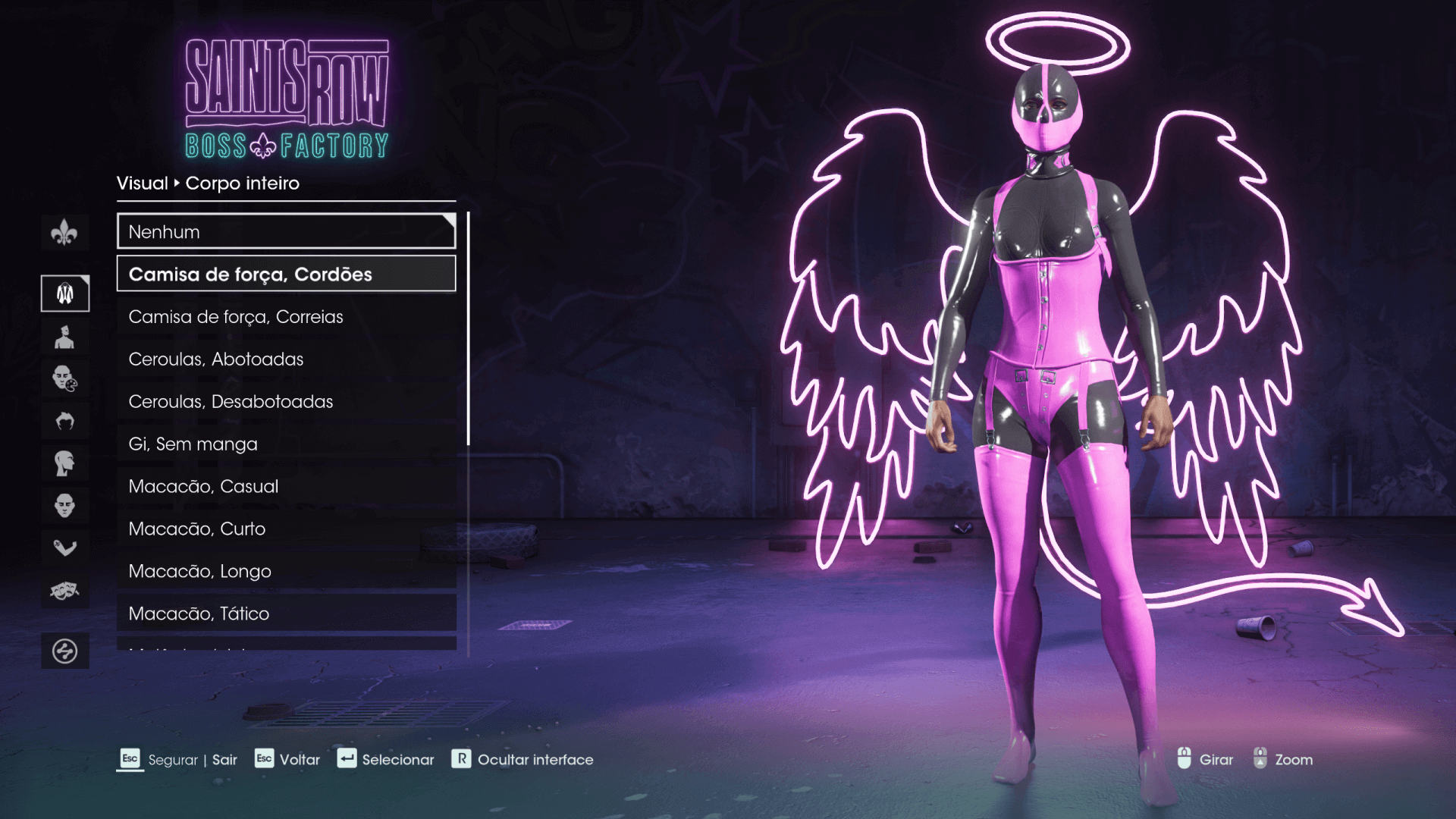Select the Nenhum outfit option
1456x819 pixels.
[286, 232]
